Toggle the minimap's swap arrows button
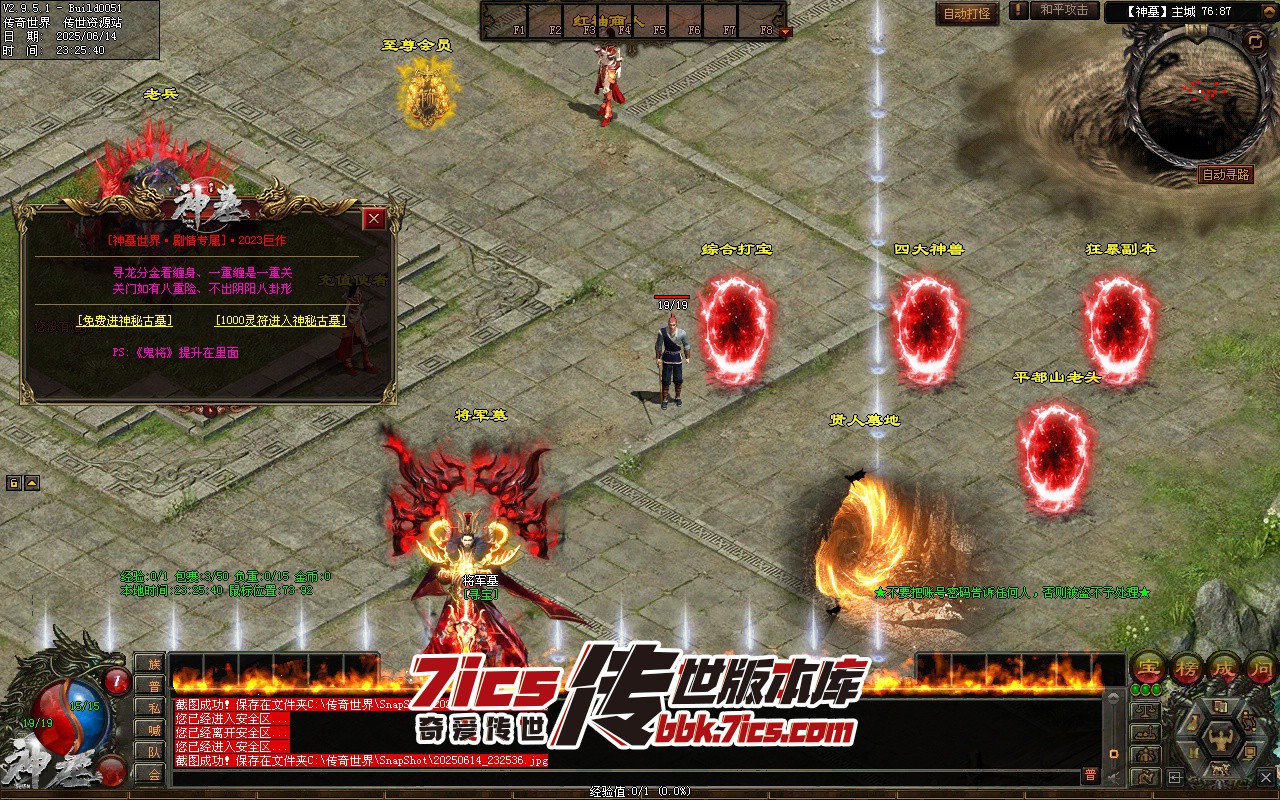 [1255, 41]
